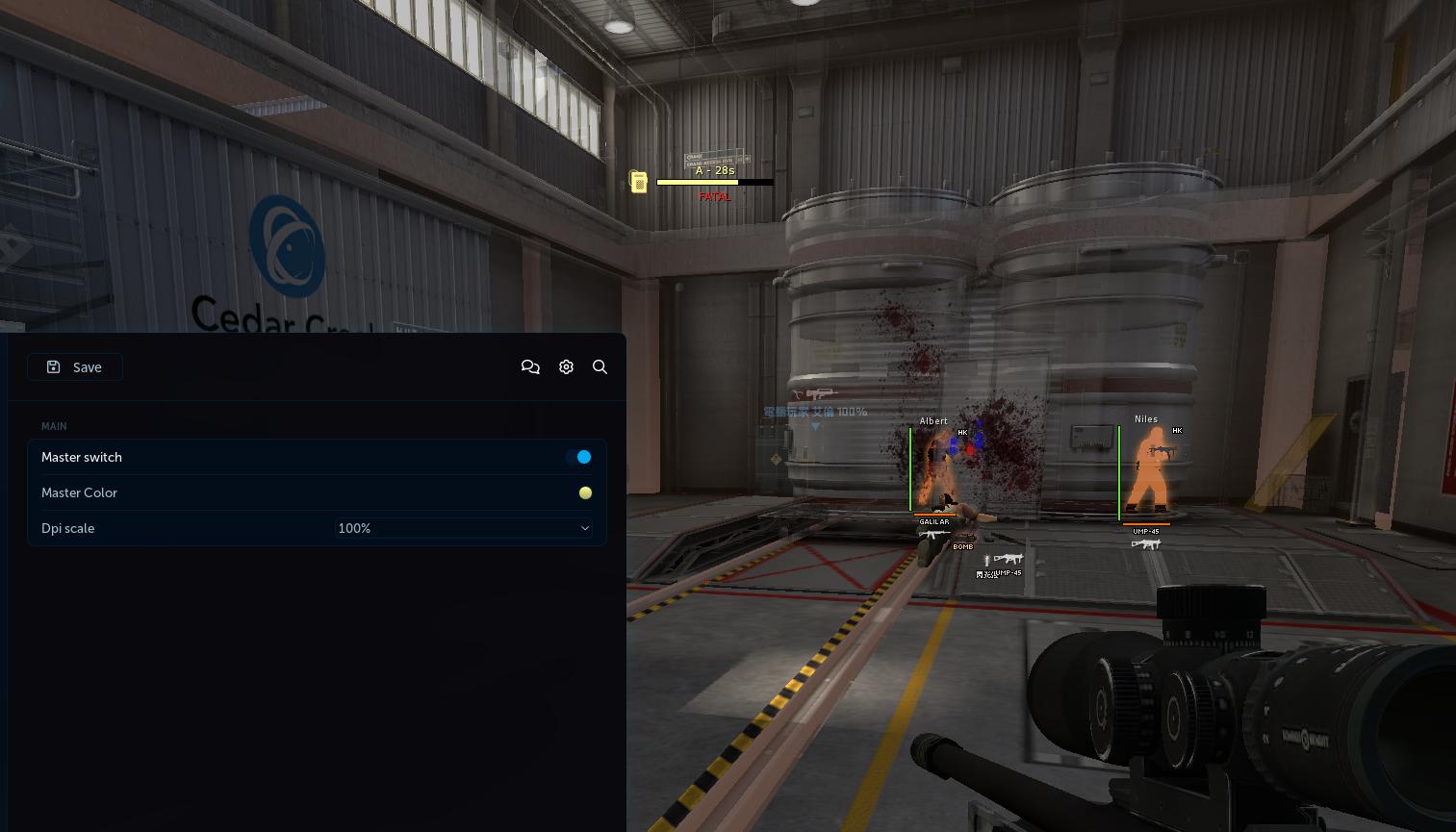
Task: Open the overlay settings gear icon
Action: (566, 366)
